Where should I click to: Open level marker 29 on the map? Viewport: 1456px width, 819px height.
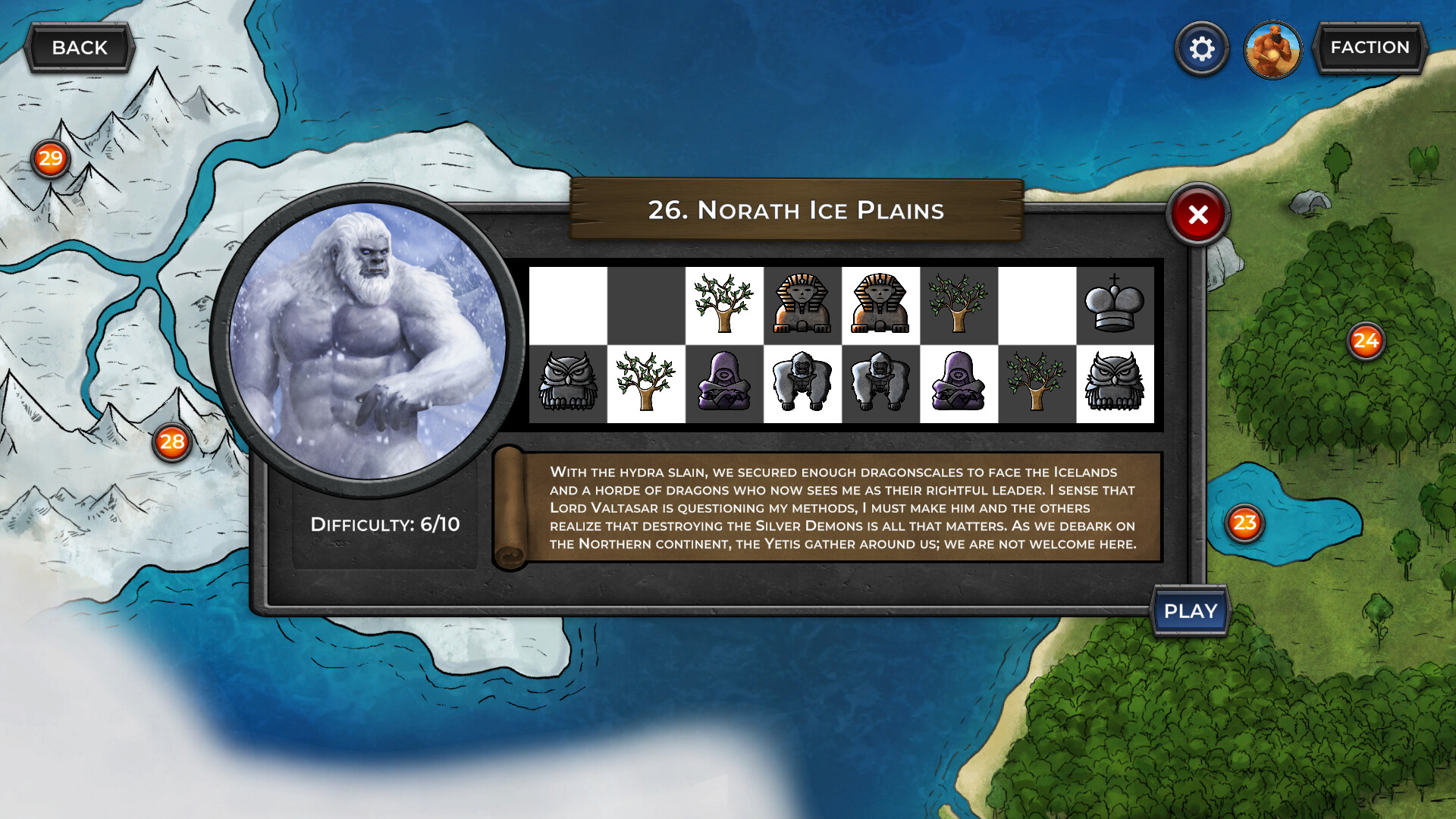[x=50, y=158]
